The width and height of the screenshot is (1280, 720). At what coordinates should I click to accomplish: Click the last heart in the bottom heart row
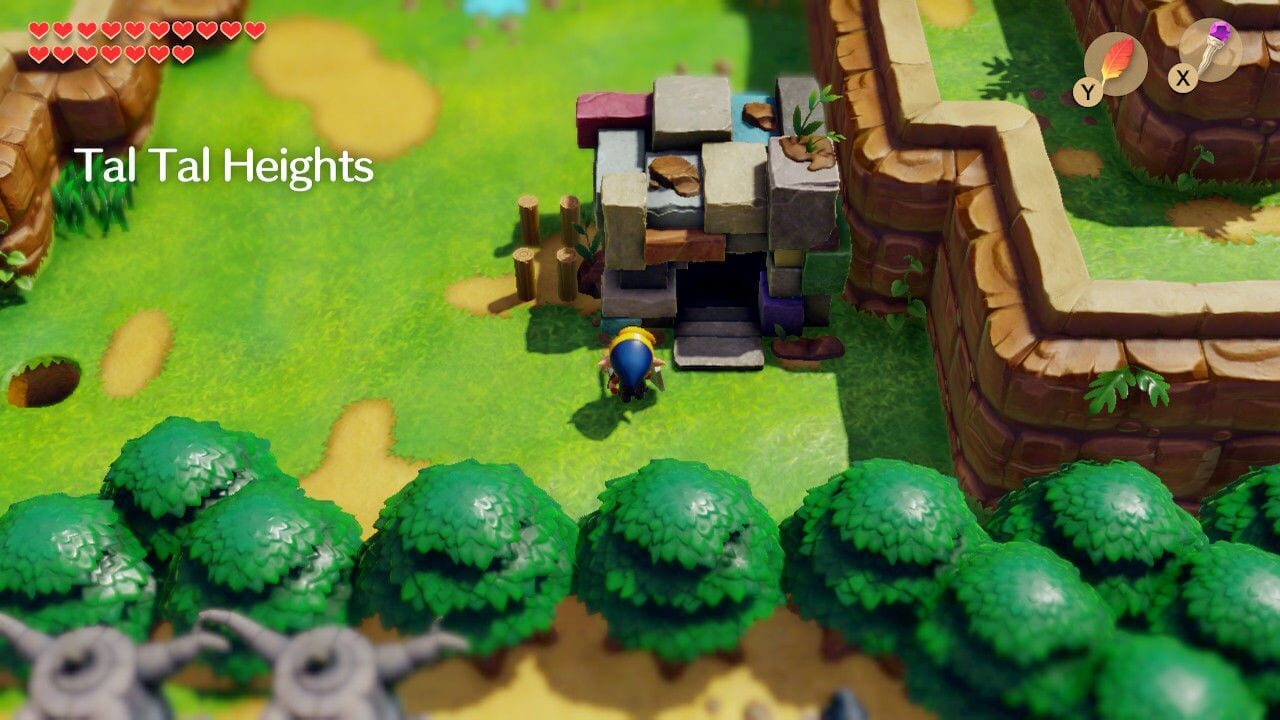183,52
